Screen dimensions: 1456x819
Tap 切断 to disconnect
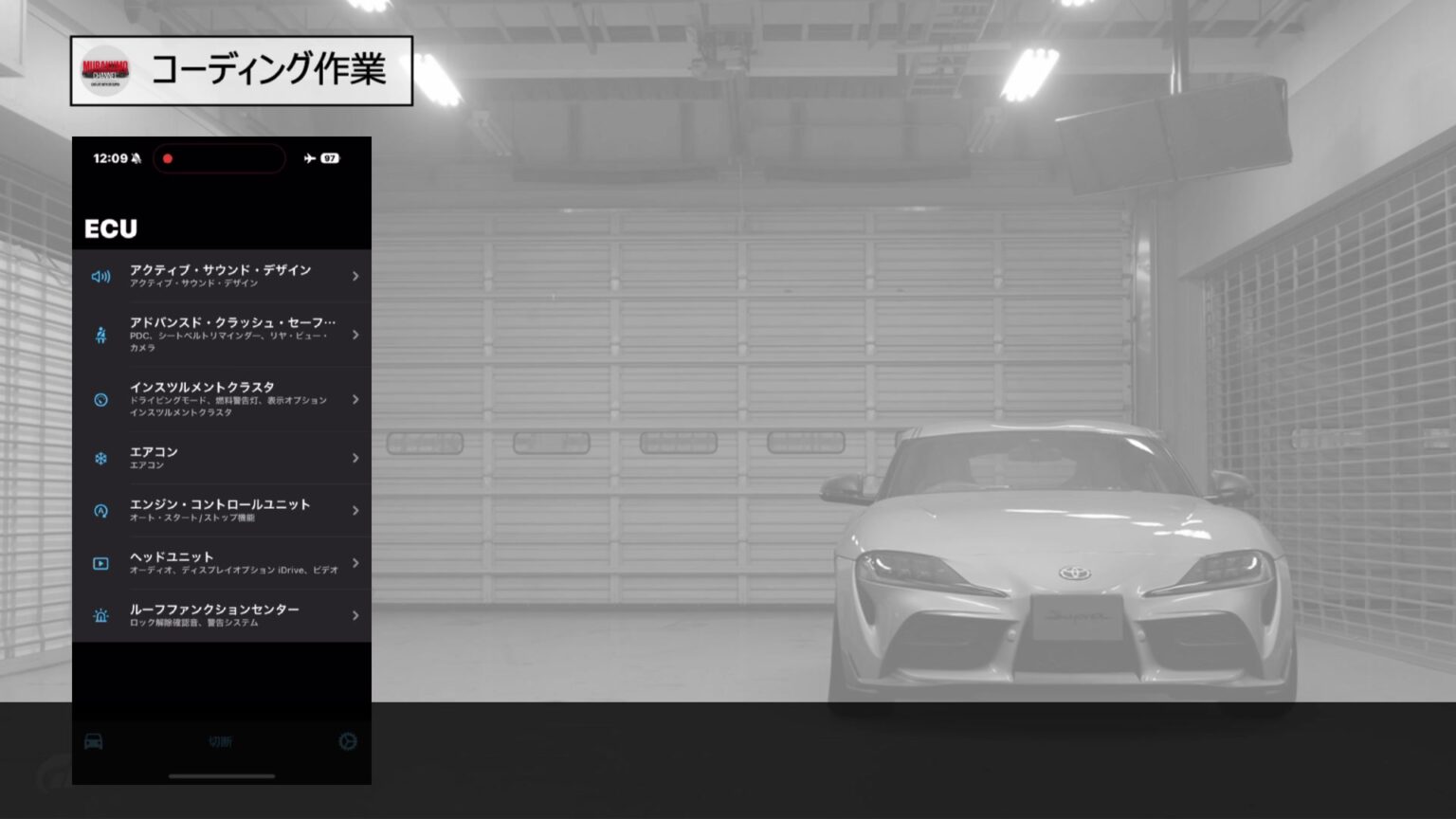click(222, 742)
